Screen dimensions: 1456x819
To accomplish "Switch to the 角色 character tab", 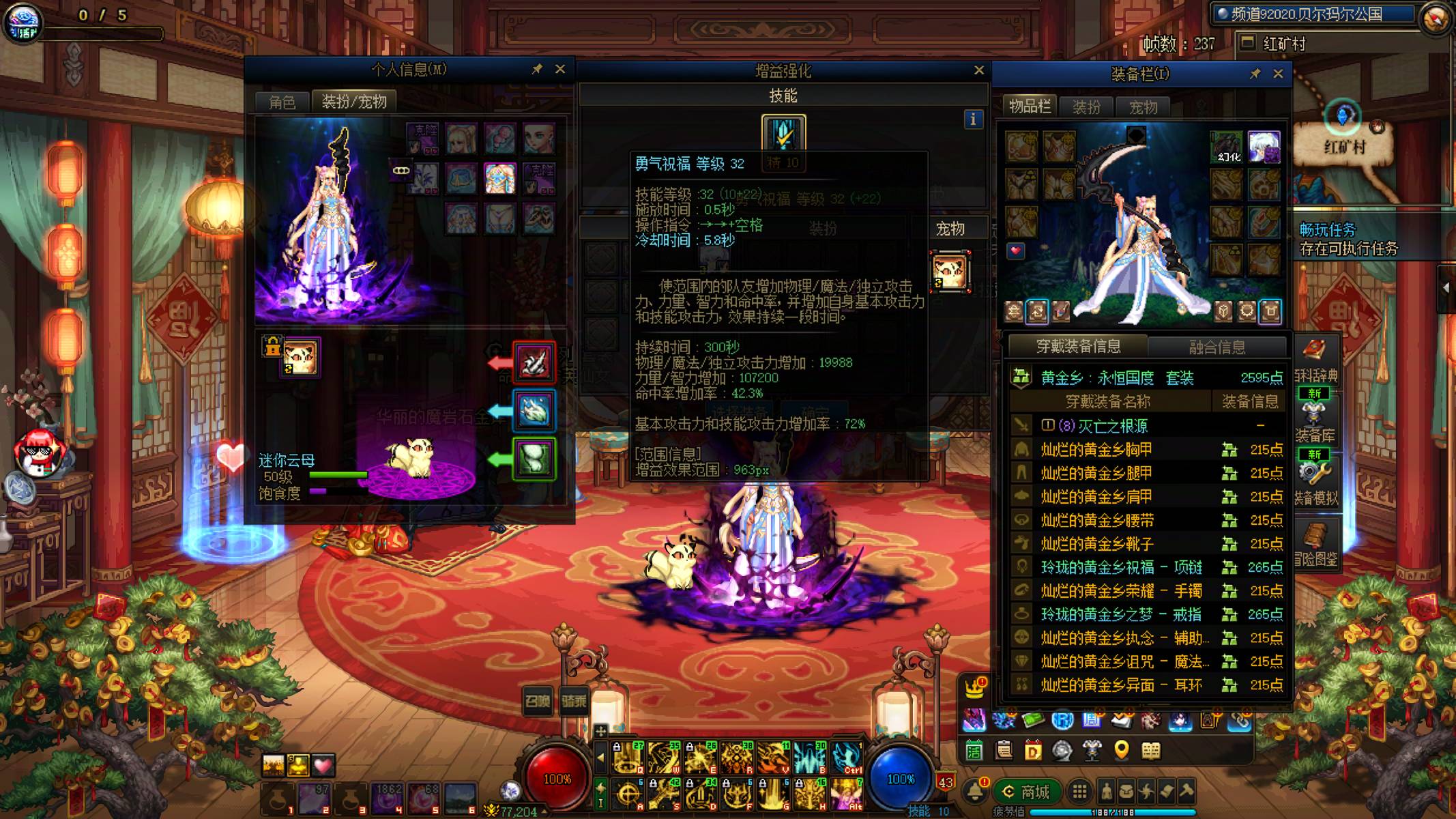I will tap(282, 102).
